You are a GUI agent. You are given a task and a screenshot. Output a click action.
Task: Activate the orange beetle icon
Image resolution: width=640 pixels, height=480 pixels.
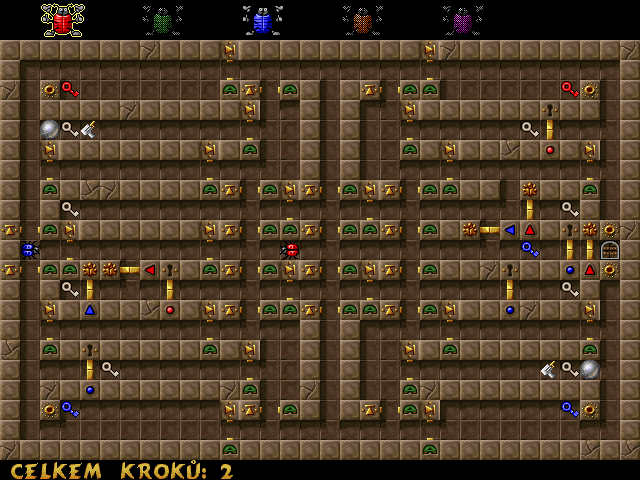click(x=362, y=20)
